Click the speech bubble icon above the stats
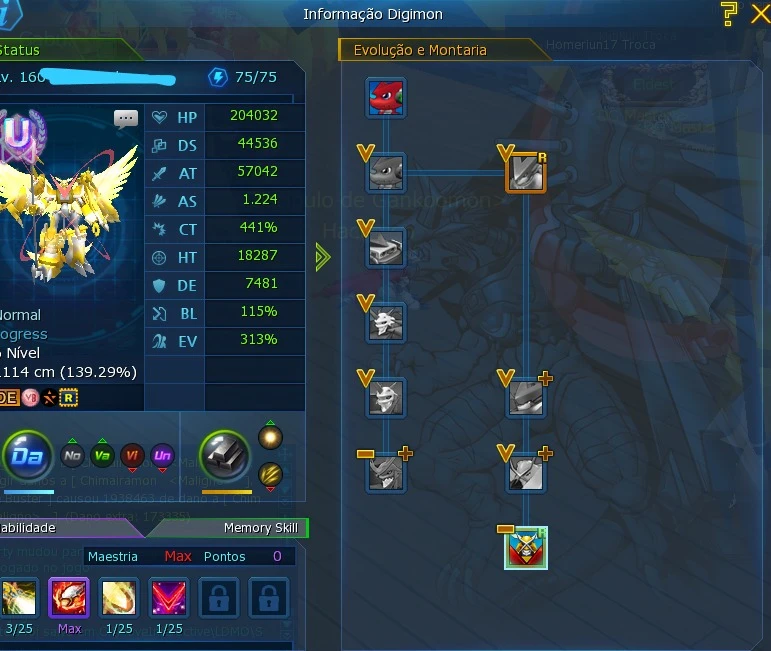The width and height of the screenshot is (771, 651). pos(126,119)
